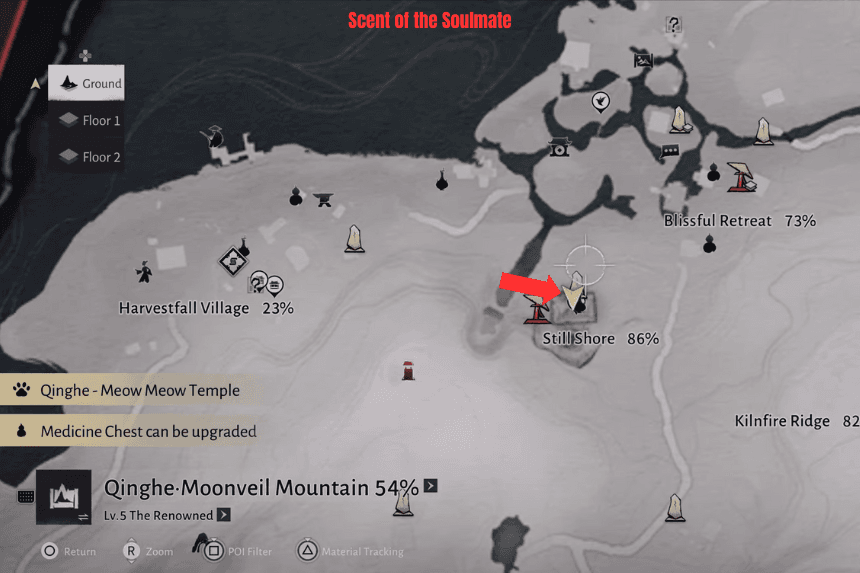Select the anvil blacksmith marker
860x573 pixels.
[x=324, y=199]
